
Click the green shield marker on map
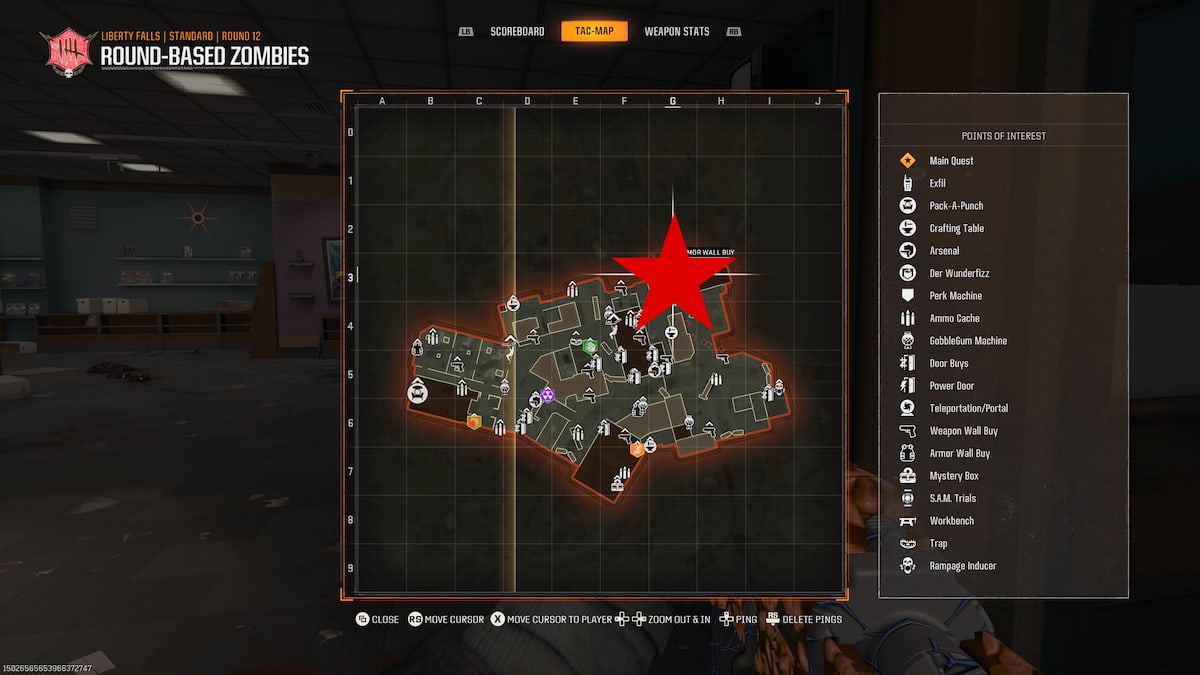tap(590, 346)
